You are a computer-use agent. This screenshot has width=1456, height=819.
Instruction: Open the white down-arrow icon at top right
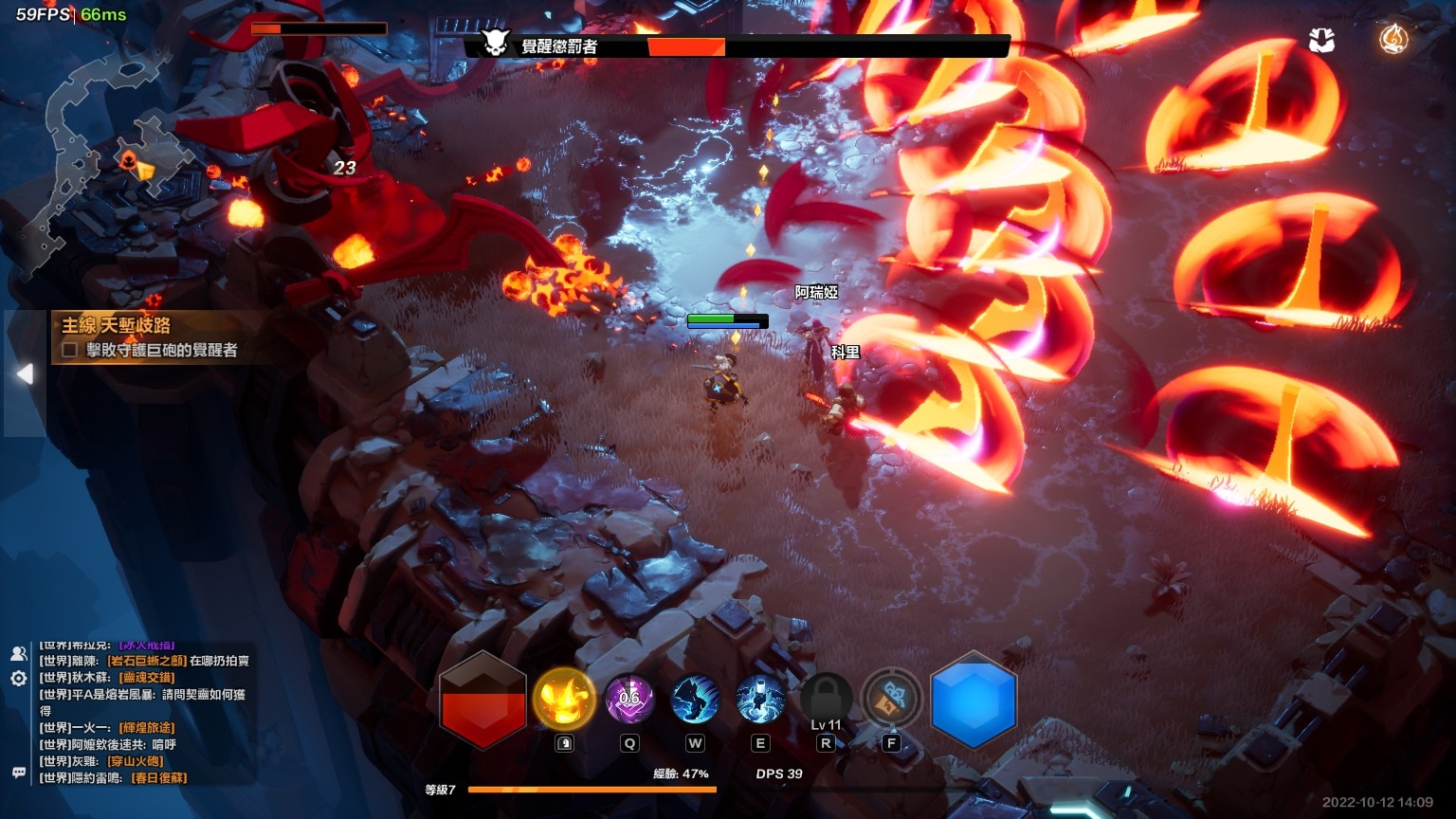click(x=1321, y=40)
